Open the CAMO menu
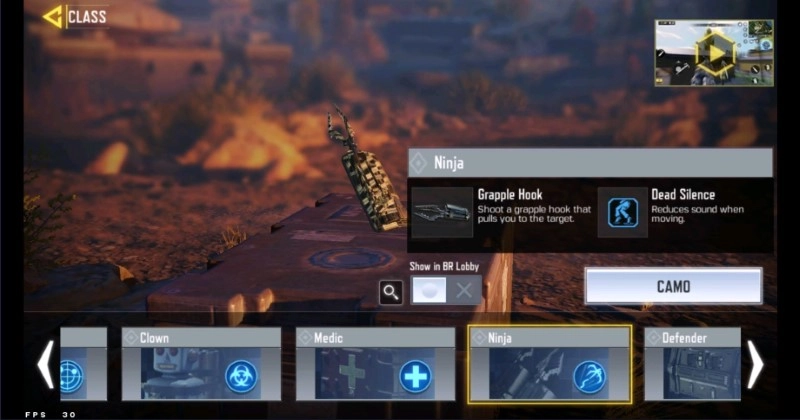 pos(673,286)
